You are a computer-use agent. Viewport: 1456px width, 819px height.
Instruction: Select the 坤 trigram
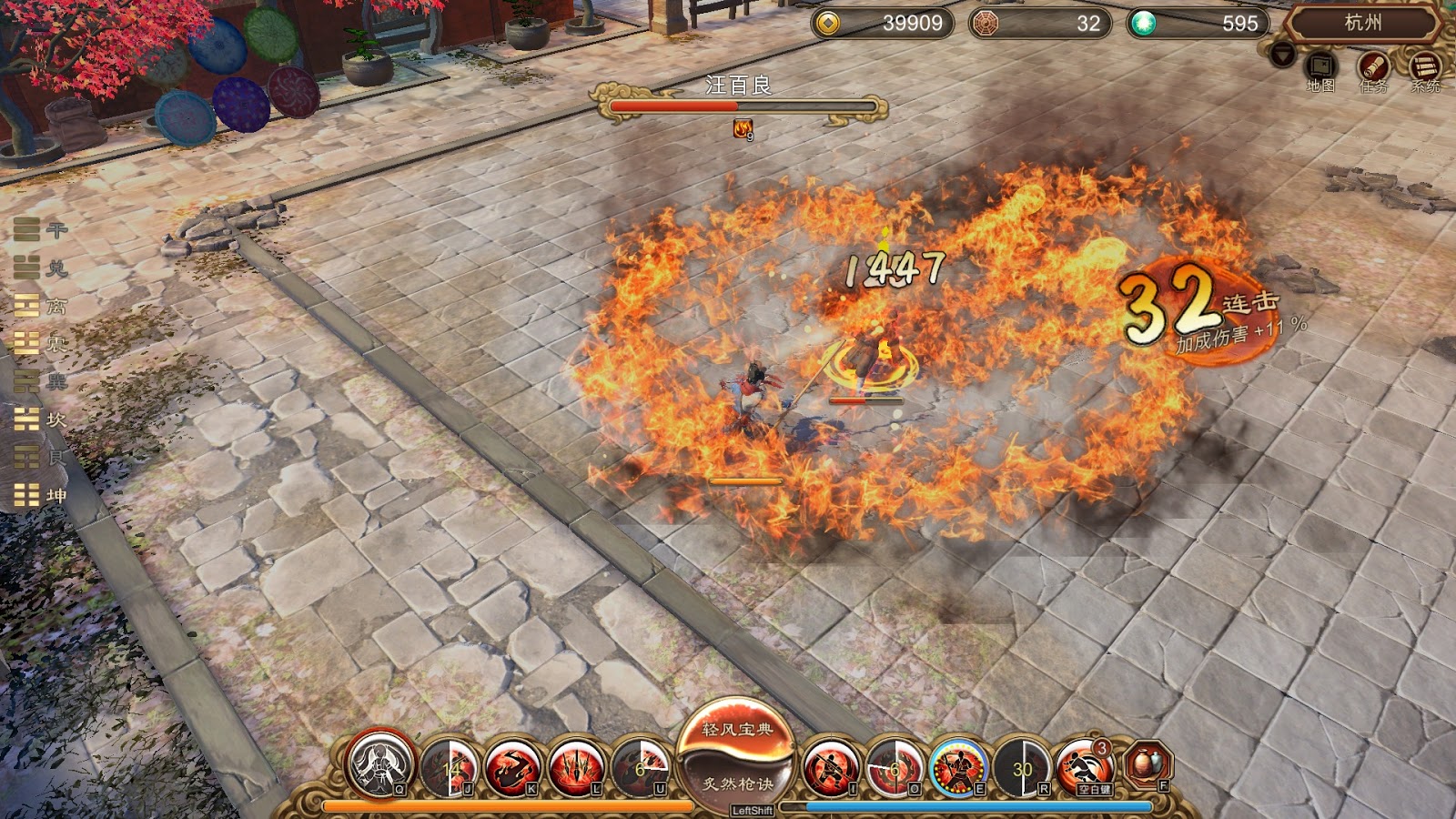point(40,496)
